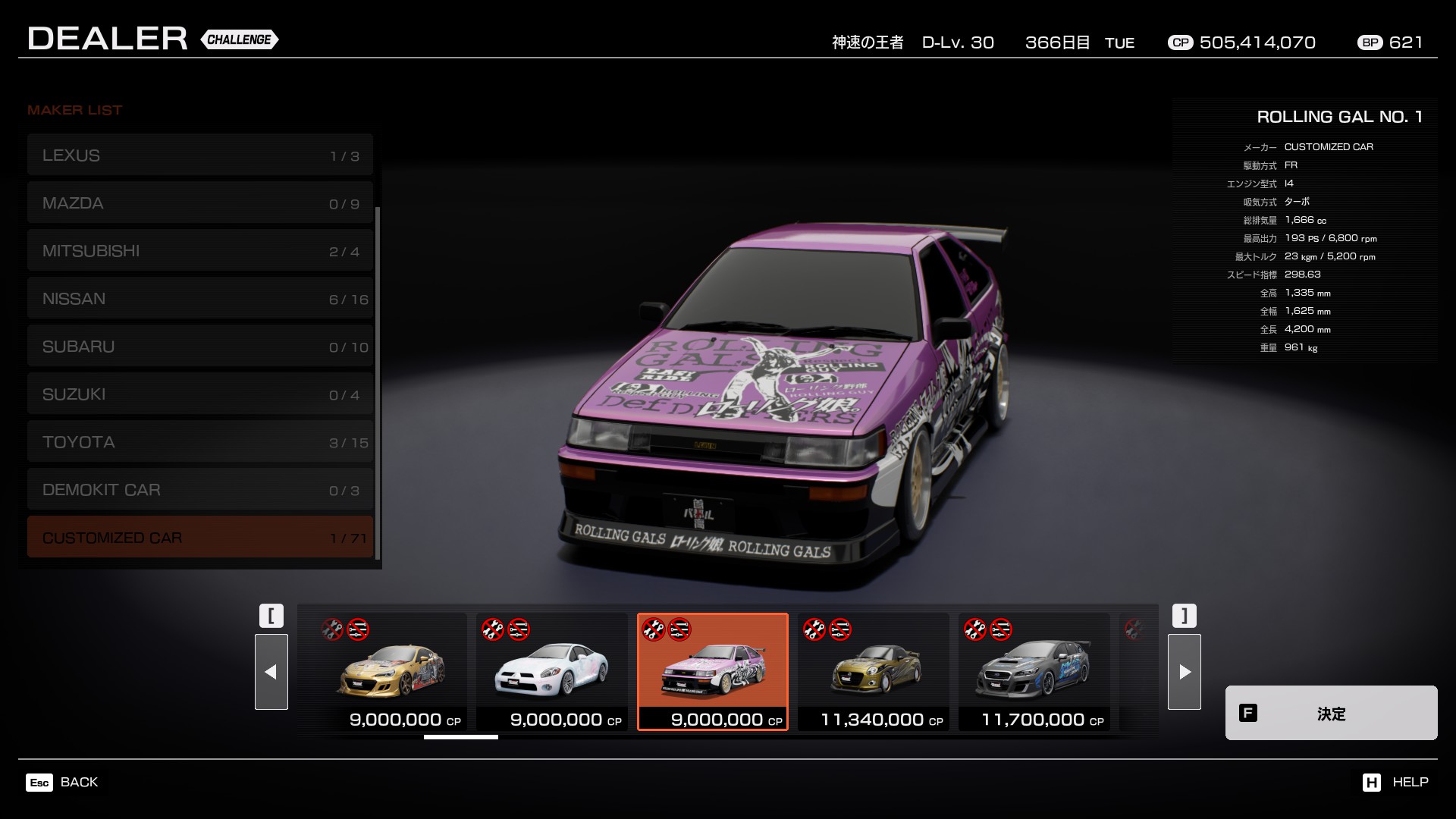Open the MAZDA maker entry
Viewport: 1456px width, 819px height.
200,203
